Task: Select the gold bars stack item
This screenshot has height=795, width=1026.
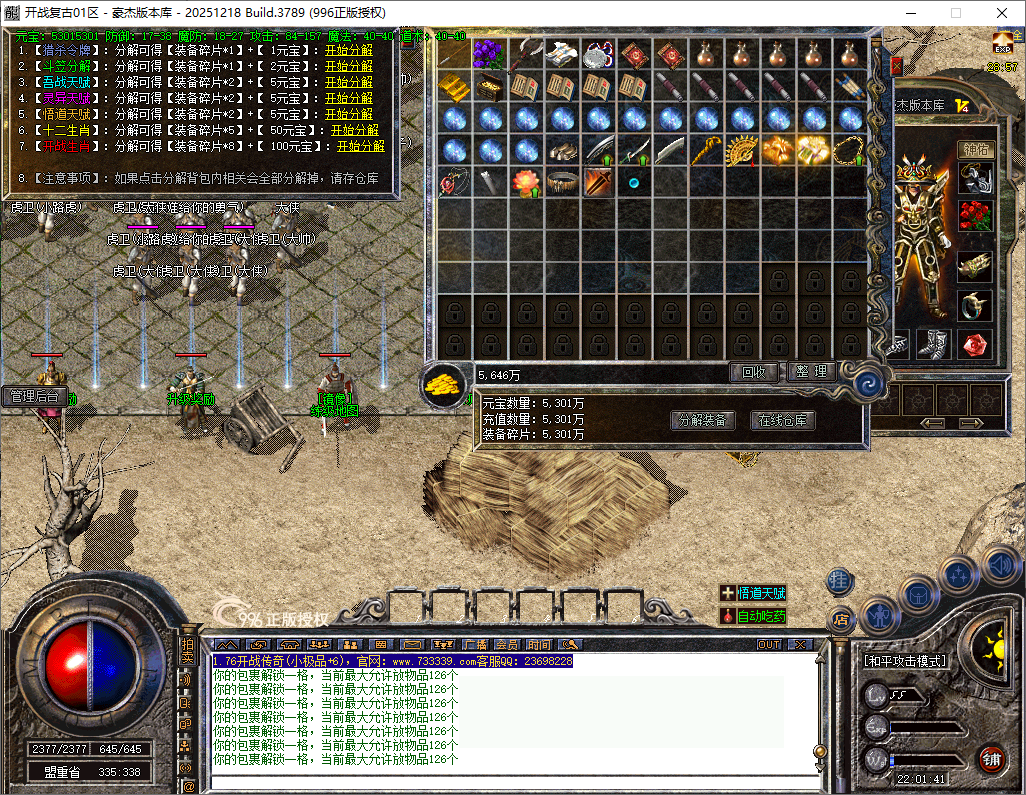Action: click(x=453, y=87)
